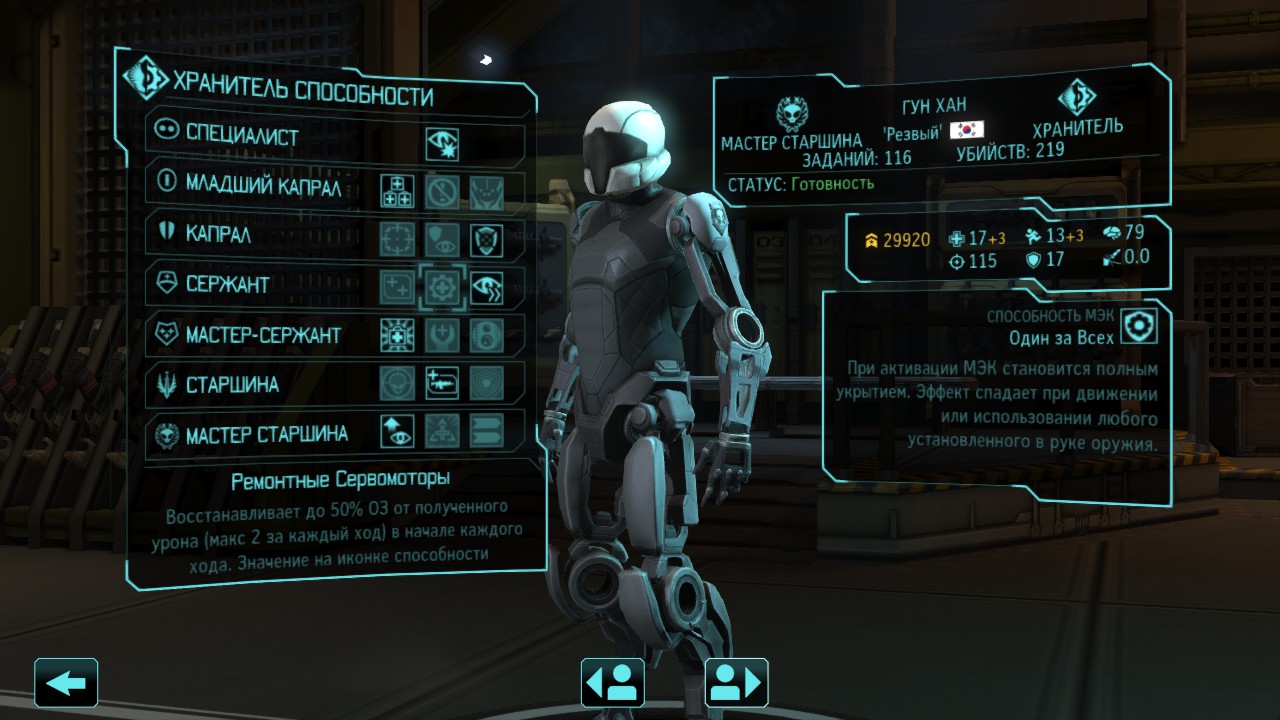
Task: Select the crossed-out circle ability icon
Action: [x=441, y=191]
